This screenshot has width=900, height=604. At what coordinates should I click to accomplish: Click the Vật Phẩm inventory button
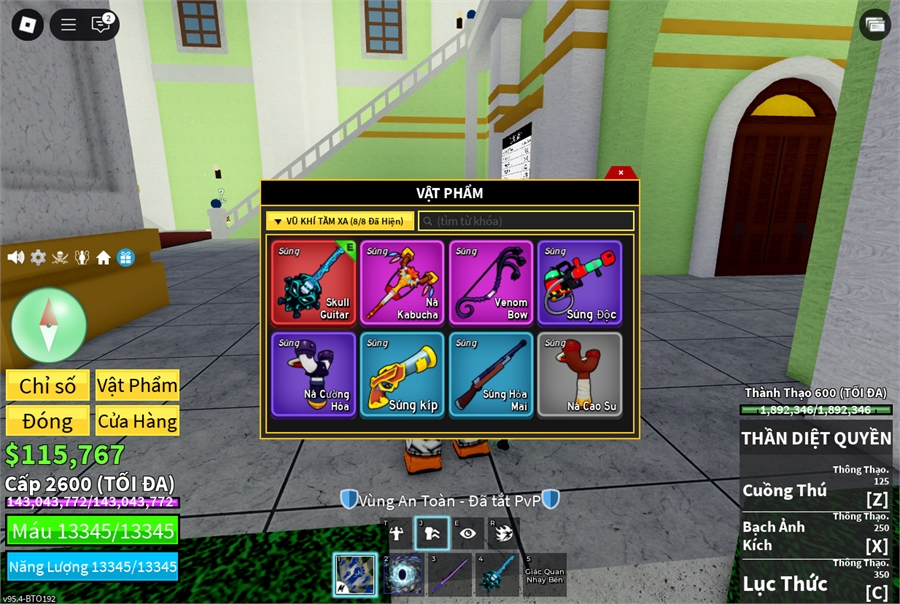point(137,386)
